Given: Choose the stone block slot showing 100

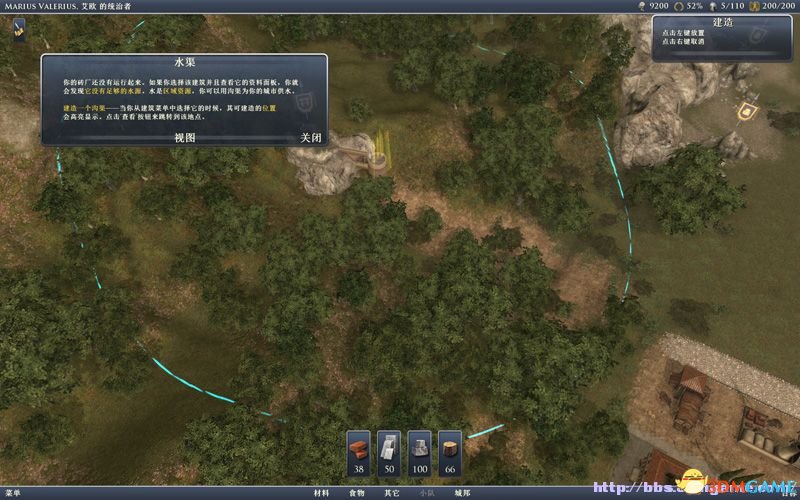Looking at the screenshot, I should (420, 453).
